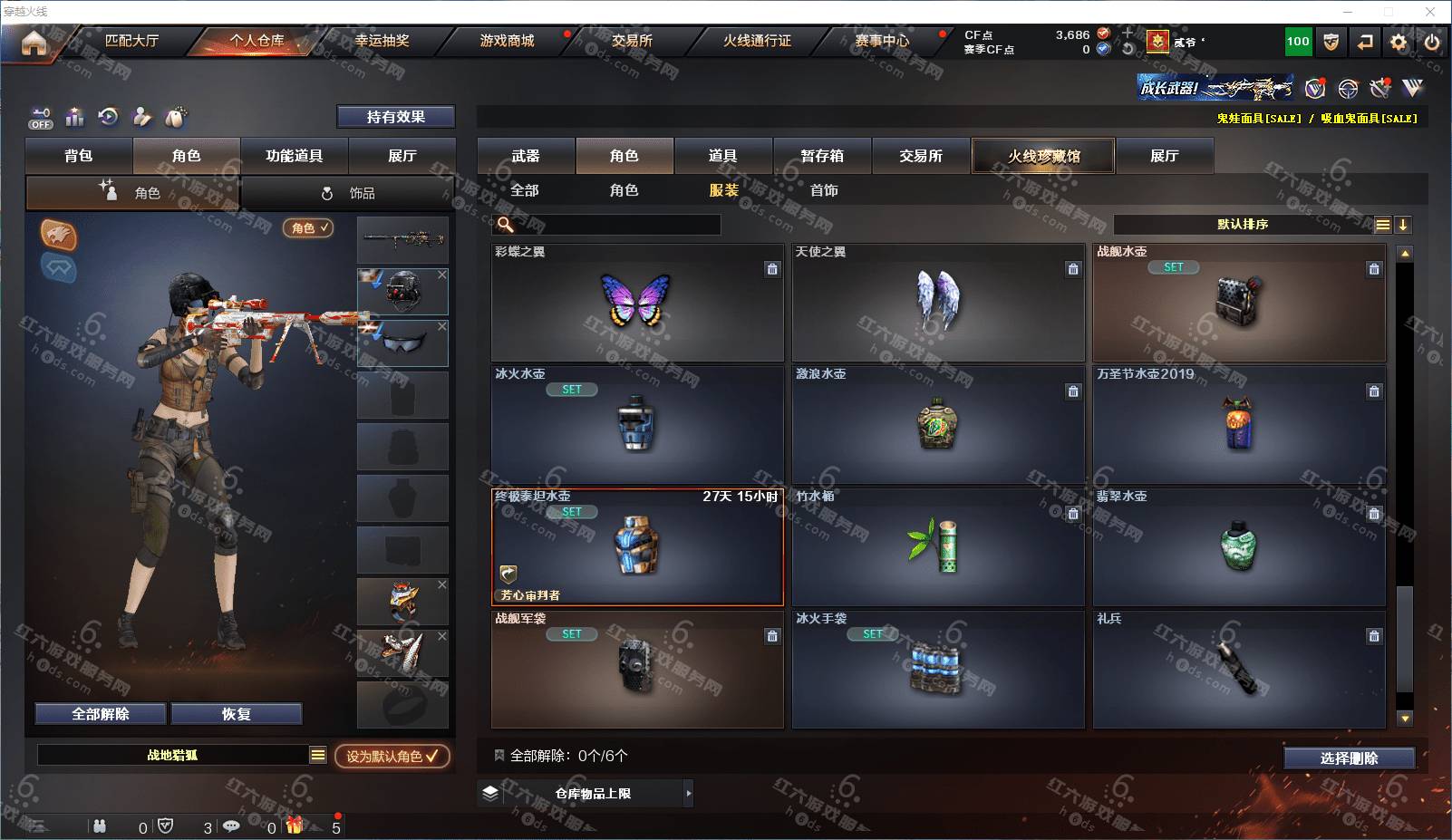
Task: Click the 选择删除 button
Action: [x=1349, y=758]
